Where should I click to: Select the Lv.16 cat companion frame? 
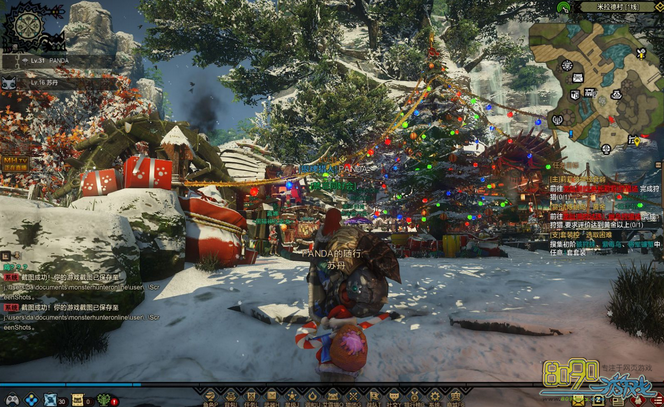tap(38, 83)
